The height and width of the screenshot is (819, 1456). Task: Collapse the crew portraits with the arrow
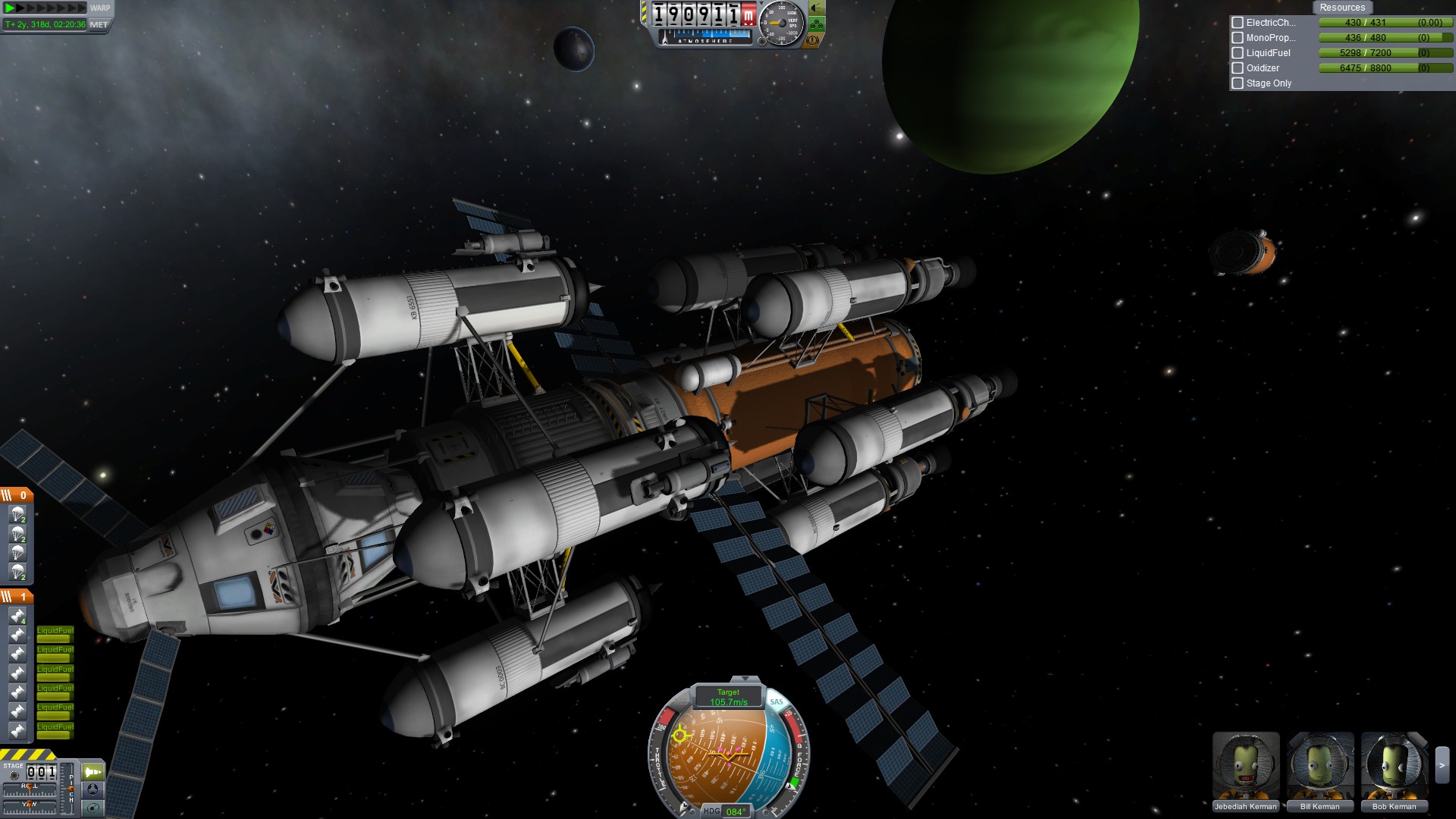click(x=1442, y=766)
